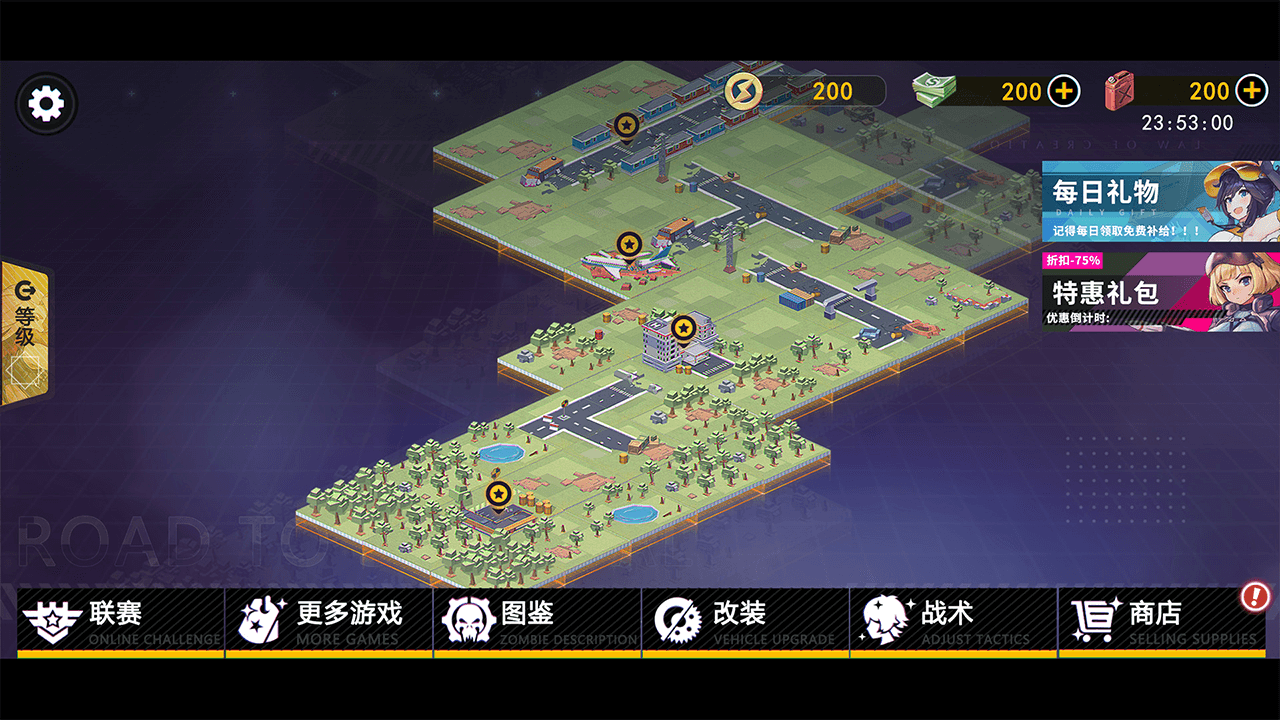Screen dimensions: 1280x720
Task: Click the 折扣-75% discount label
Action: (1073, 260)
